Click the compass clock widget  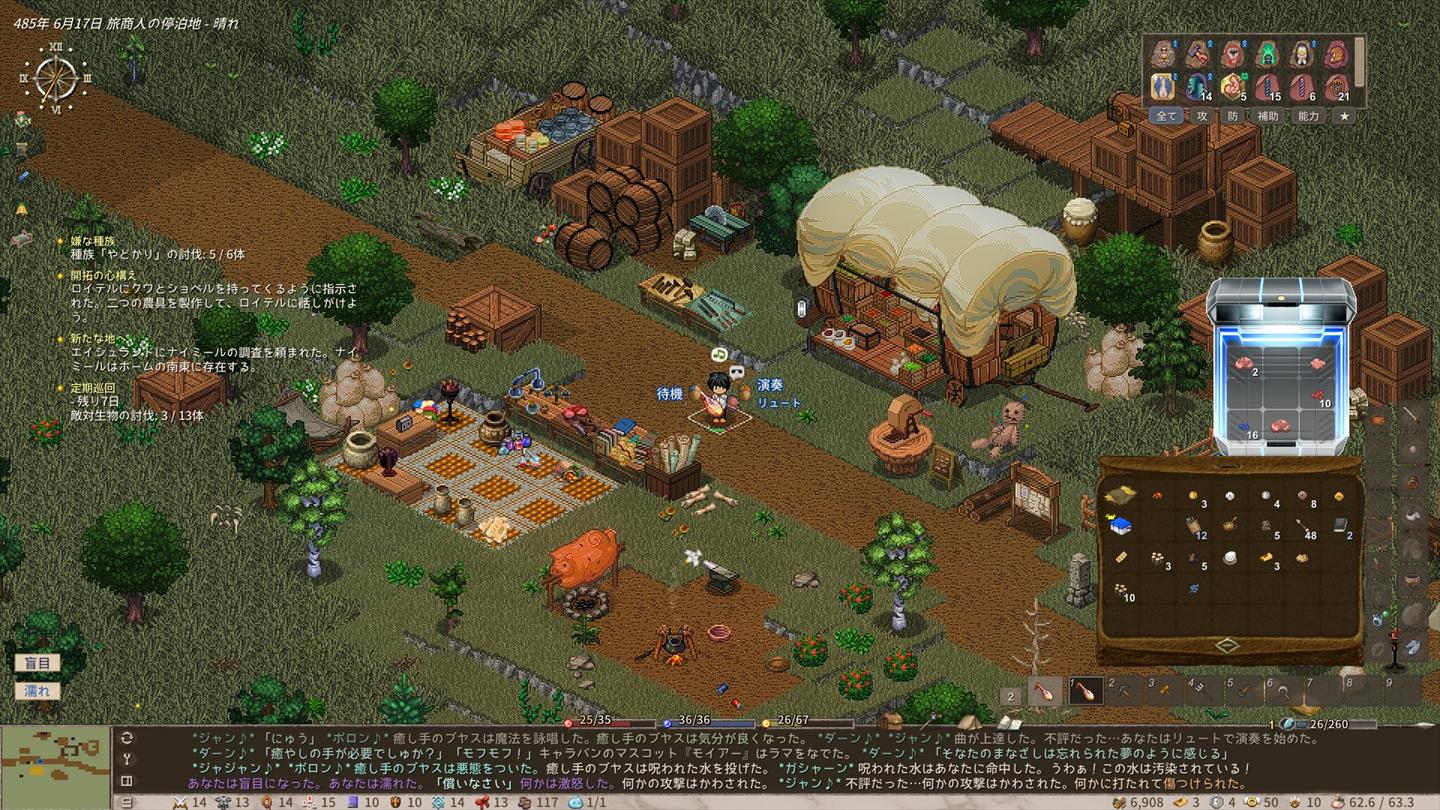[55, 77]
